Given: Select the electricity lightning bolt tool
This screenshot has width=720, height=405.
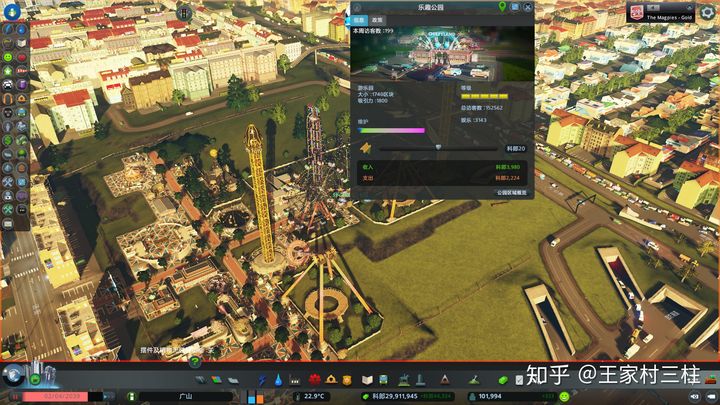Looking at the screenshot, I should 263,380.
